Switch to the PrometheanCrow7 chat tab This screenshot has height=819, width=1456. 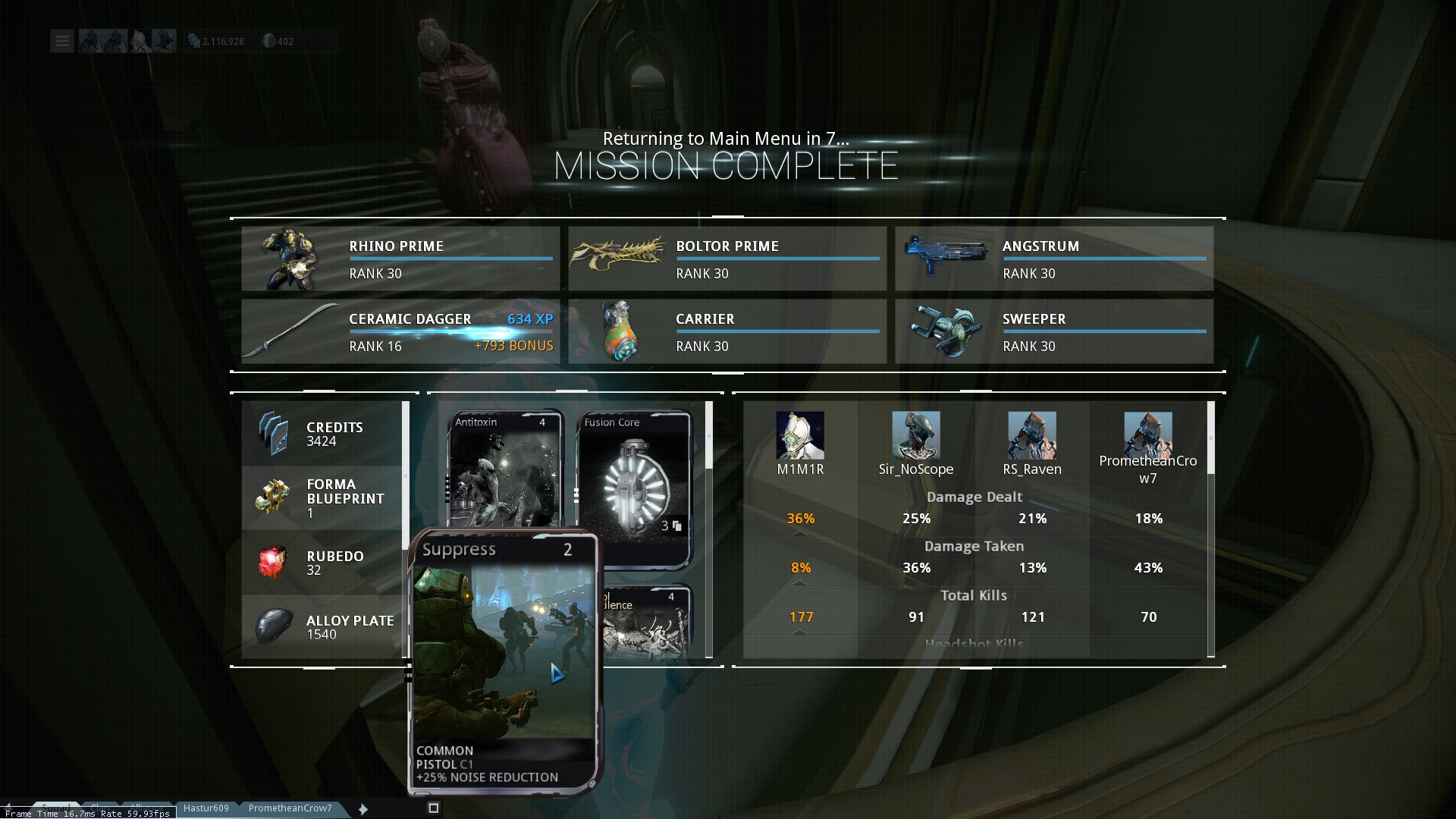[x=290, y=808]
